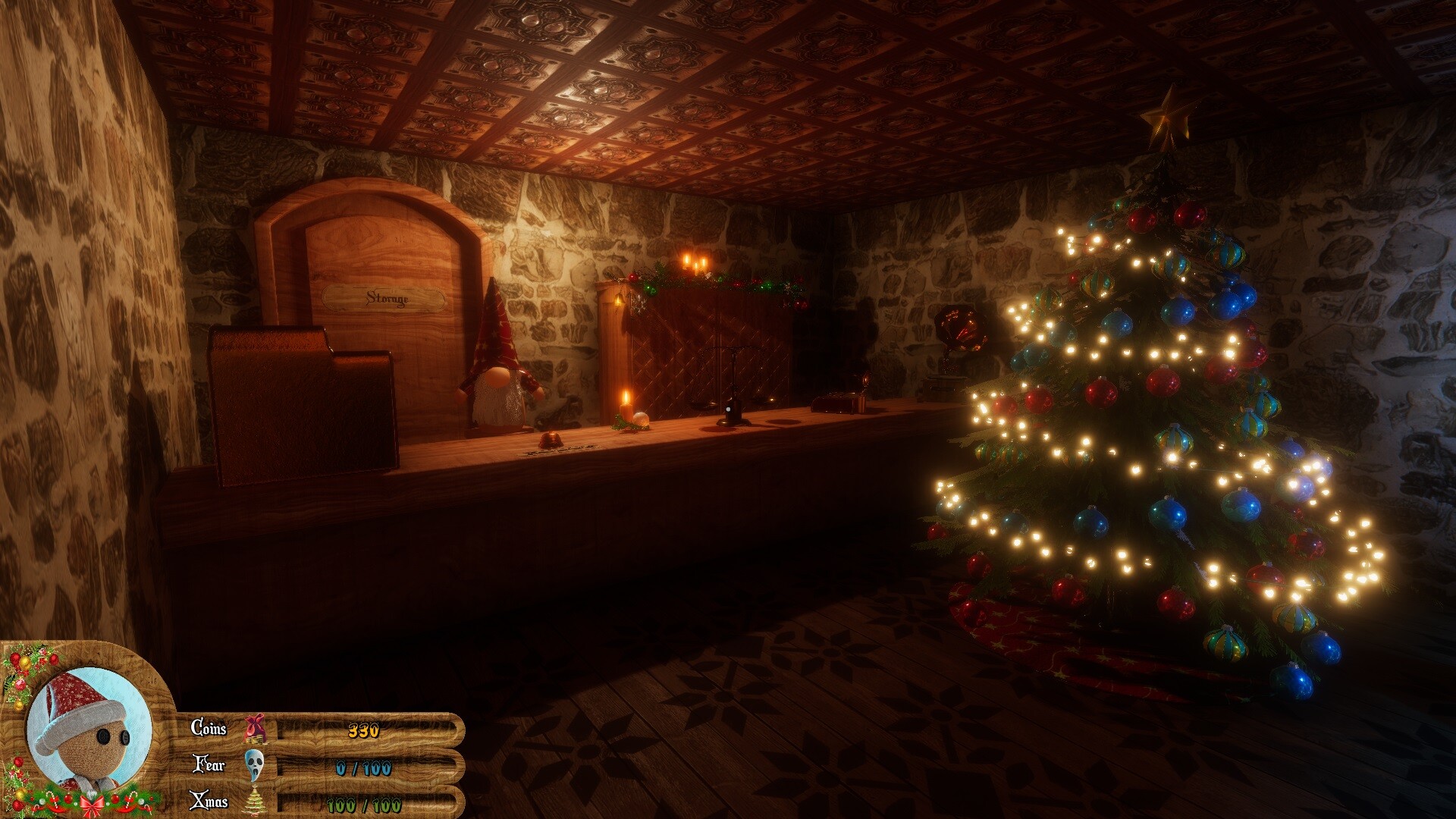
Task: Click the ghost icon next to Fear
Action: 253,767
